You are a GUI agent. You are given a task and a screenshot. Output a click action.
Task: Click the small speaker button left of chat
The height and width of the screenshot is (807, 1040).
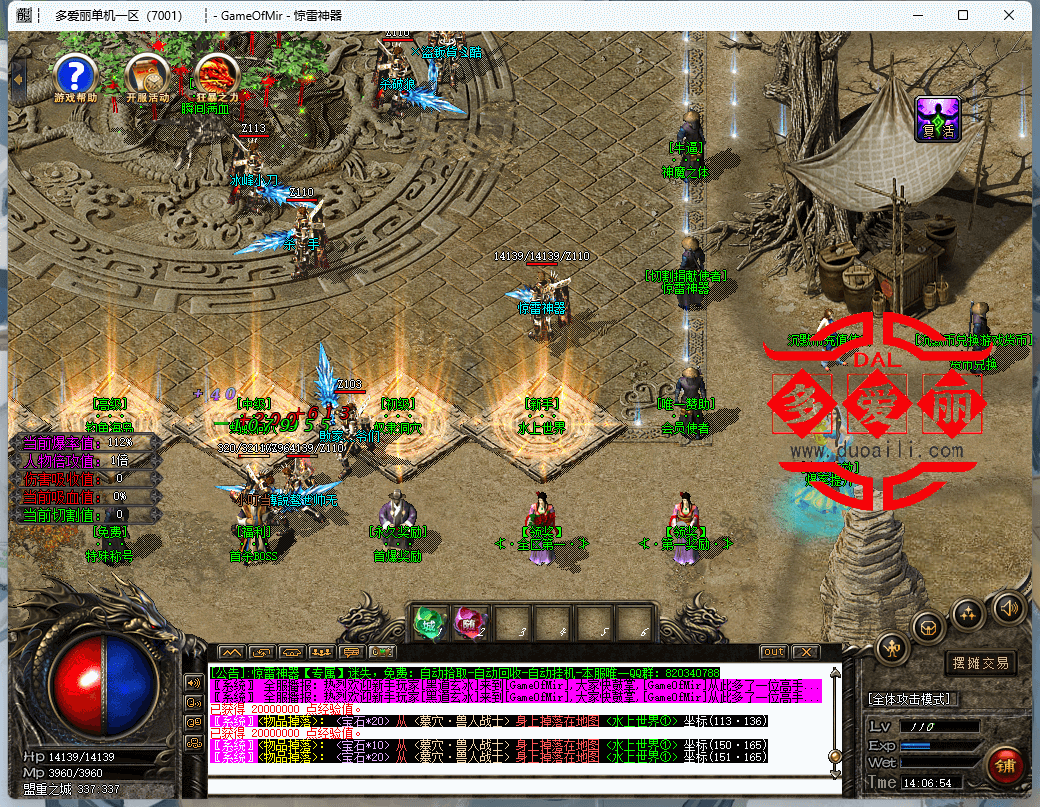(x=194, y=682)
